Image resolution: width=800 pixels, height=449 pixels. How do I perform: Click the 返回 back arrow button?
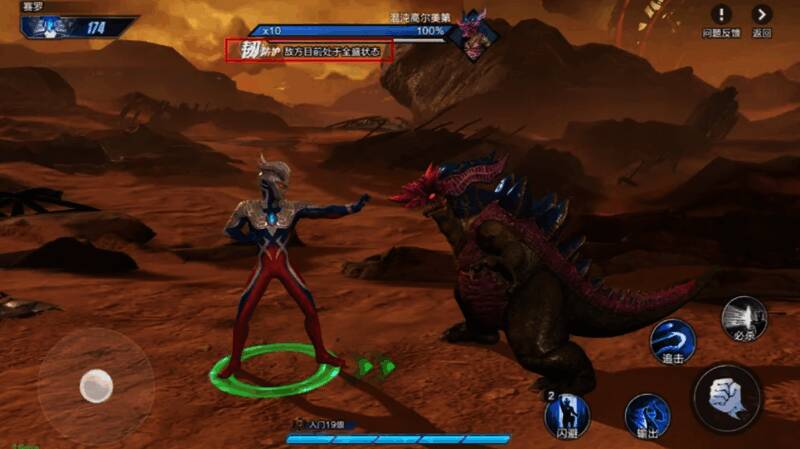[763, 15]
